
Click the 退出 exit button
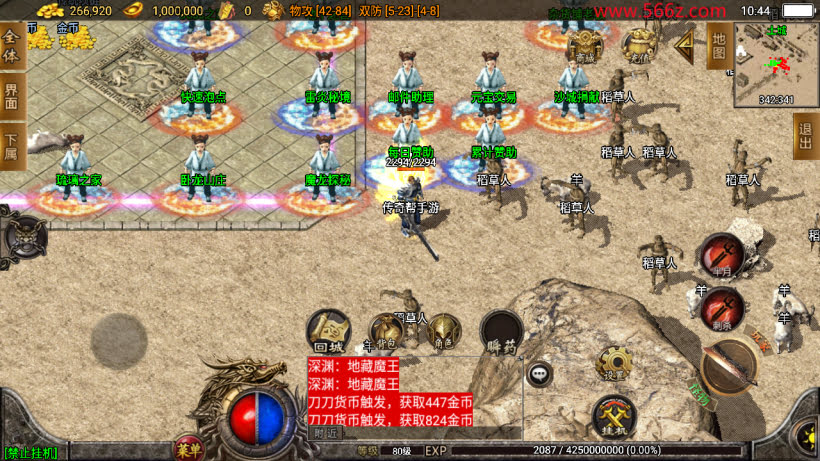(x=805, y=136)
